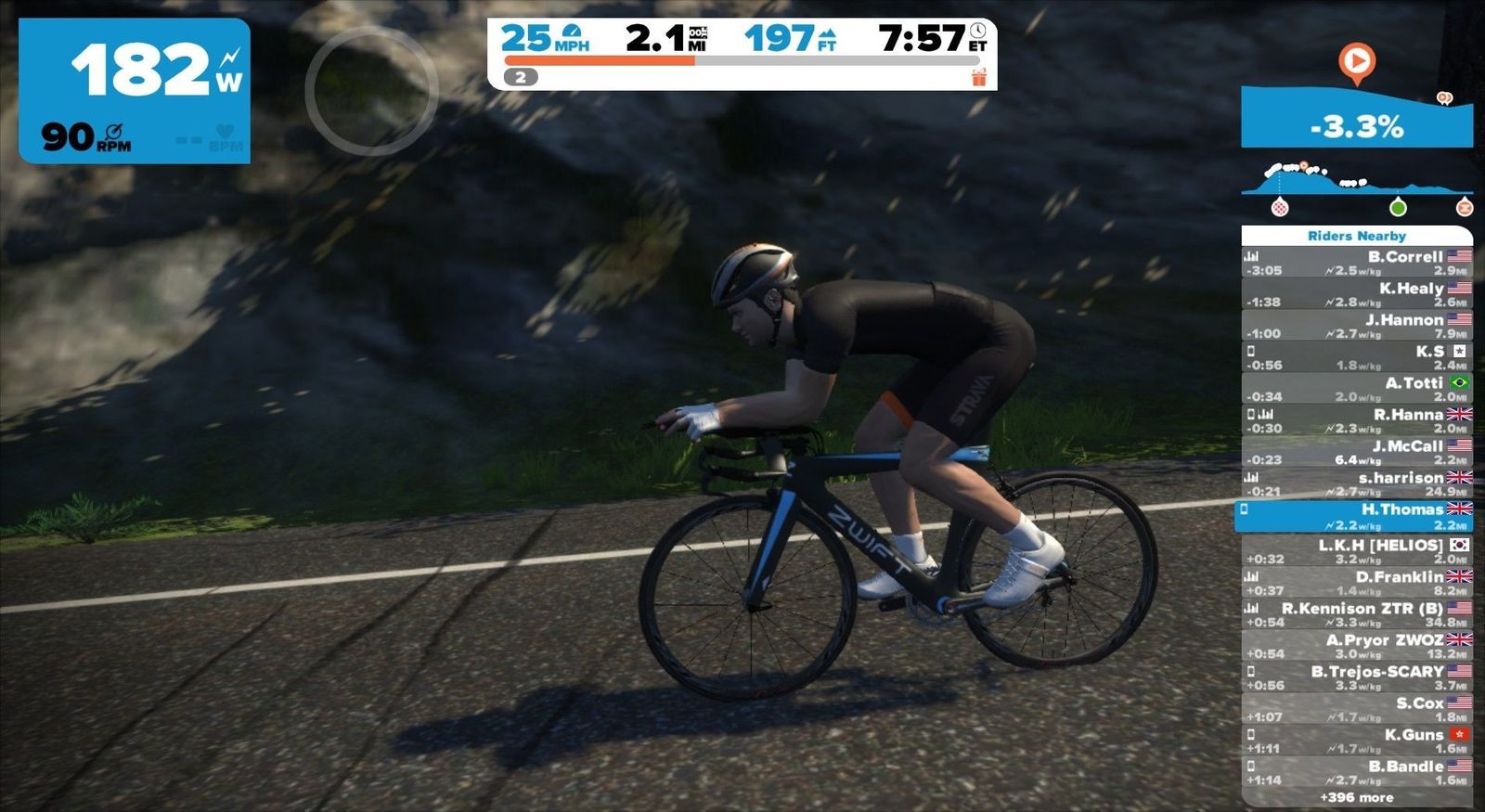Select L.K.H [HELIOS] rider row

tap(1357, 551)
